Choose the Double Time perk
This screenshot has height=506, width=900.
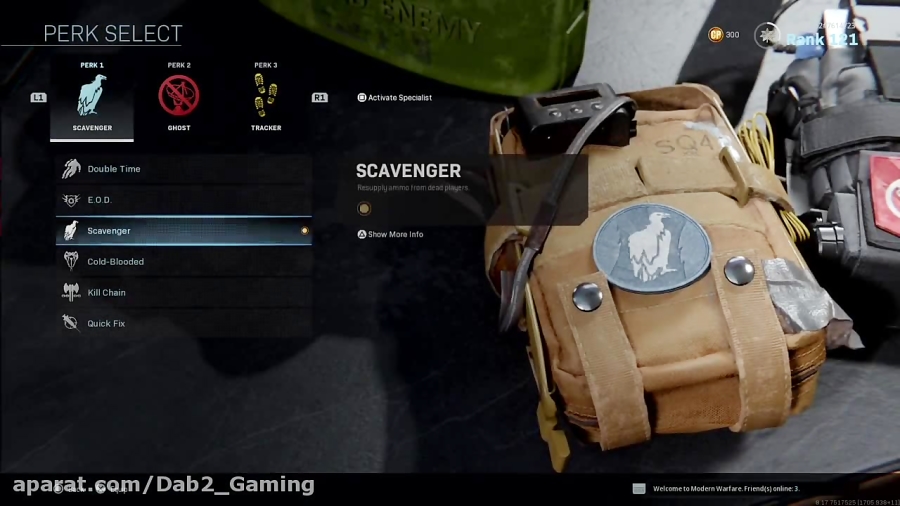point(183,169)
